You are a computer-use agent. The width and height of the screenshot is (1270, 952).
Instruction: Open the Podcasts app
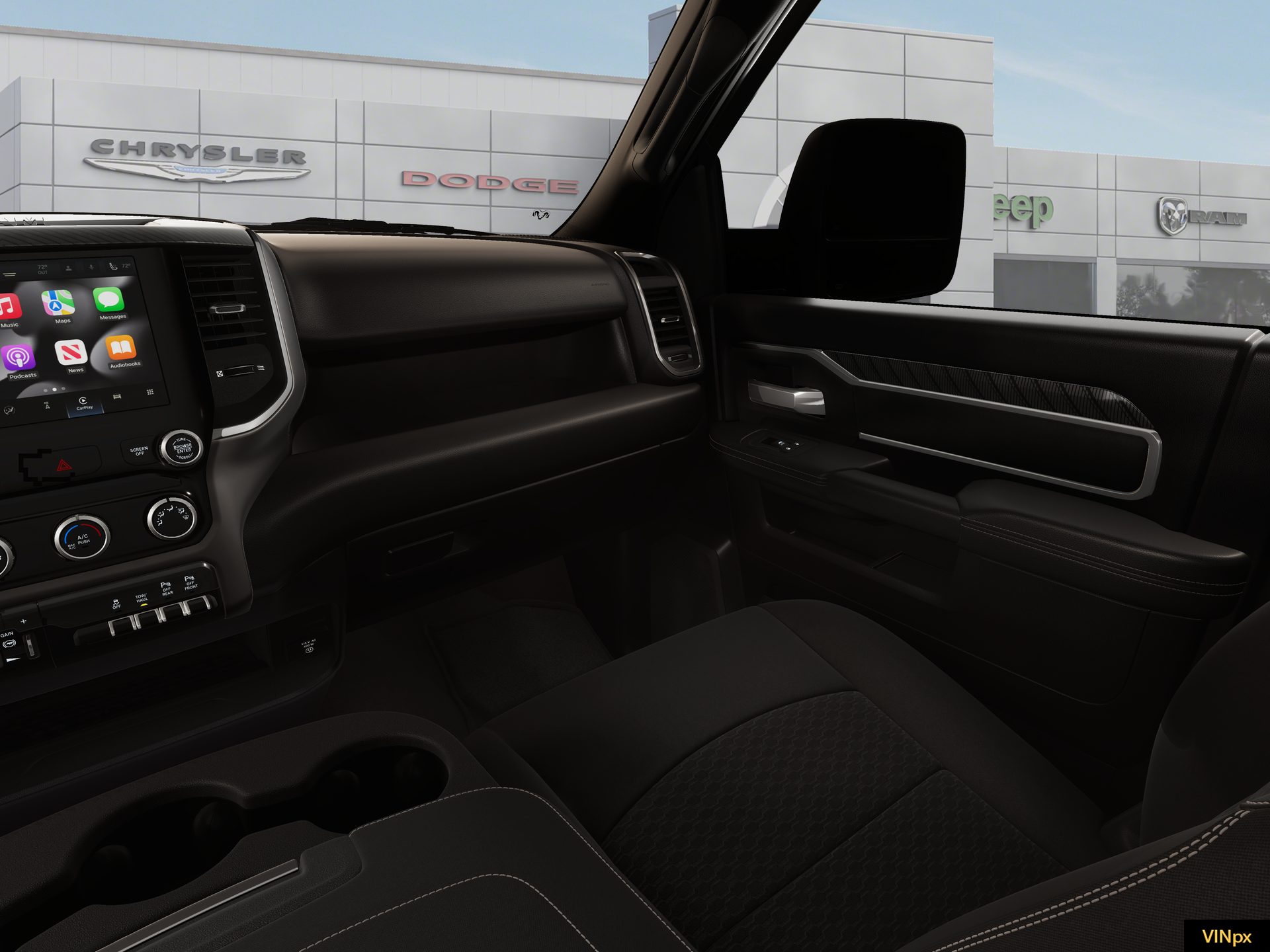tap(19, 357)
